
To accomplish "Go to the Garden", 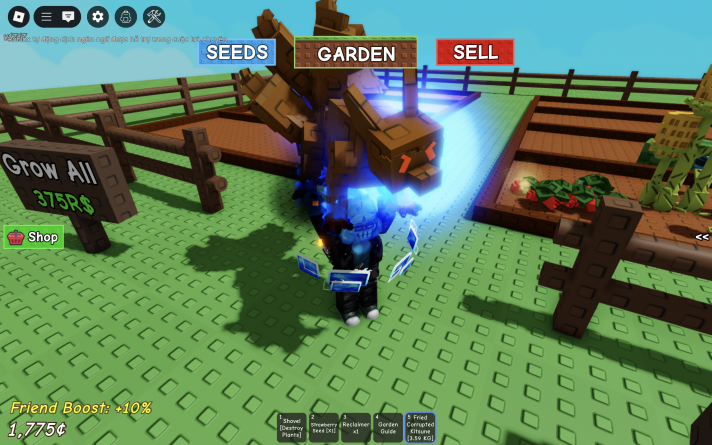I will point(356,54).
